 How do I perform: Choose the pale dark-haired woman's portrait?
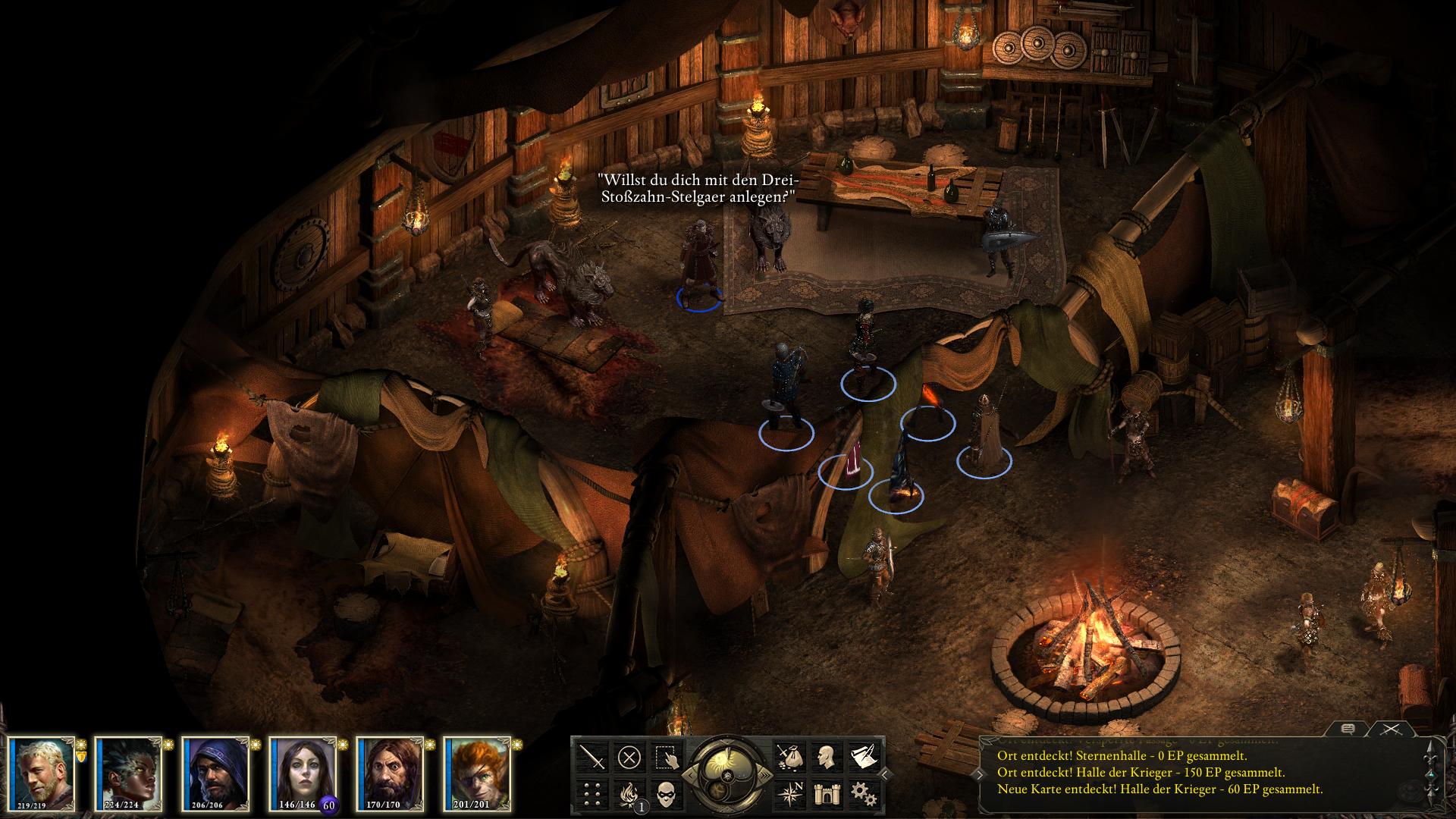pos(303,772)
